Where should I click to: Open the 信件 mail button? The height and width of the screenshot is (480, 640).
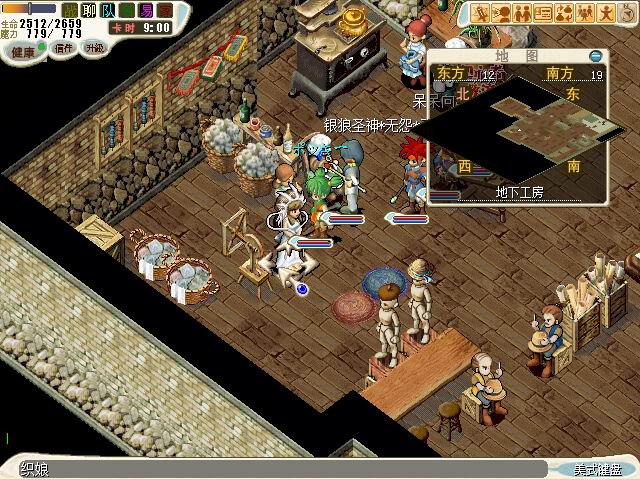pos(64,48)
